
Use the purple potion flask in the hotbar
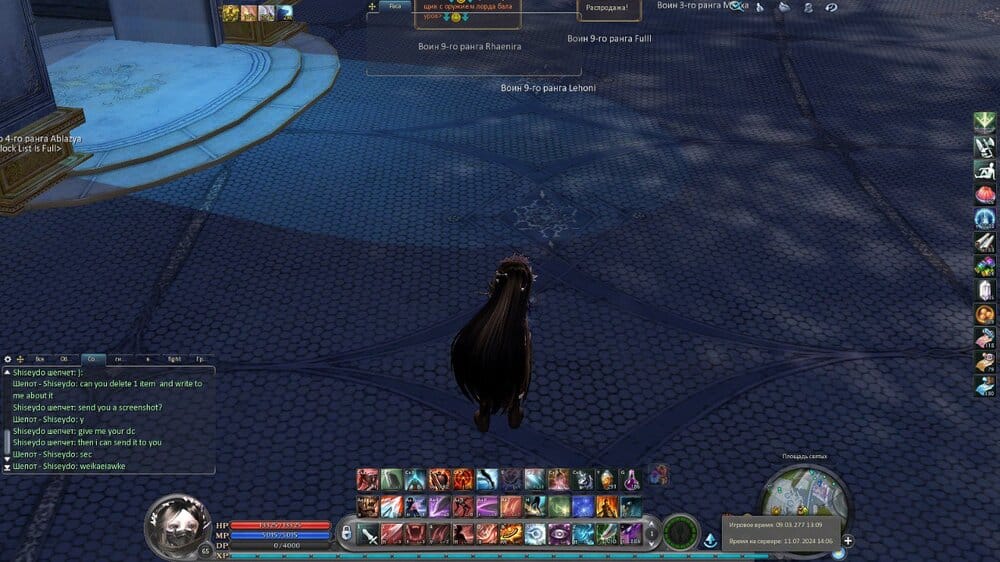631,481
